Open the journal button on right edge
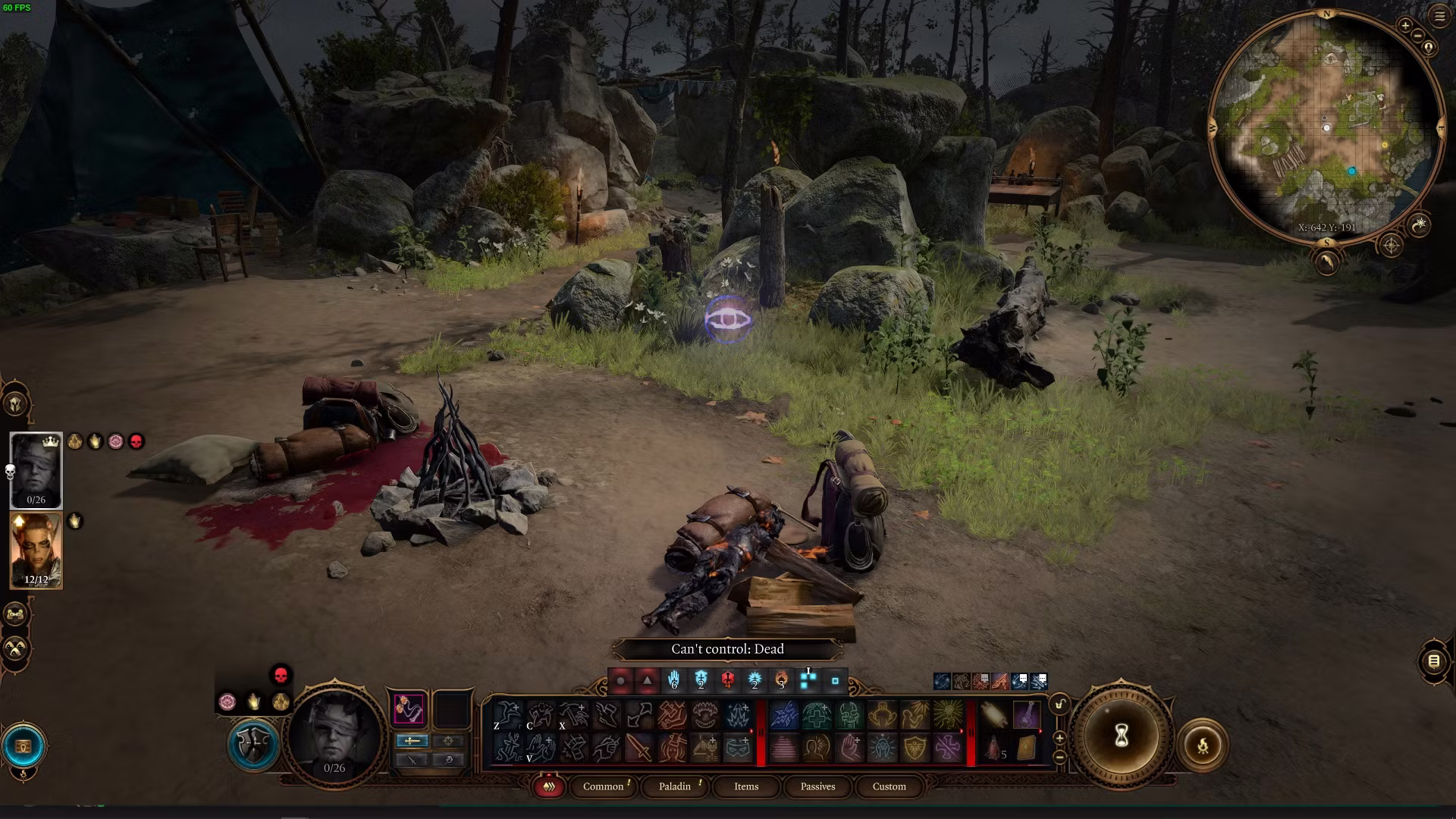 (x=1433, y=661)
